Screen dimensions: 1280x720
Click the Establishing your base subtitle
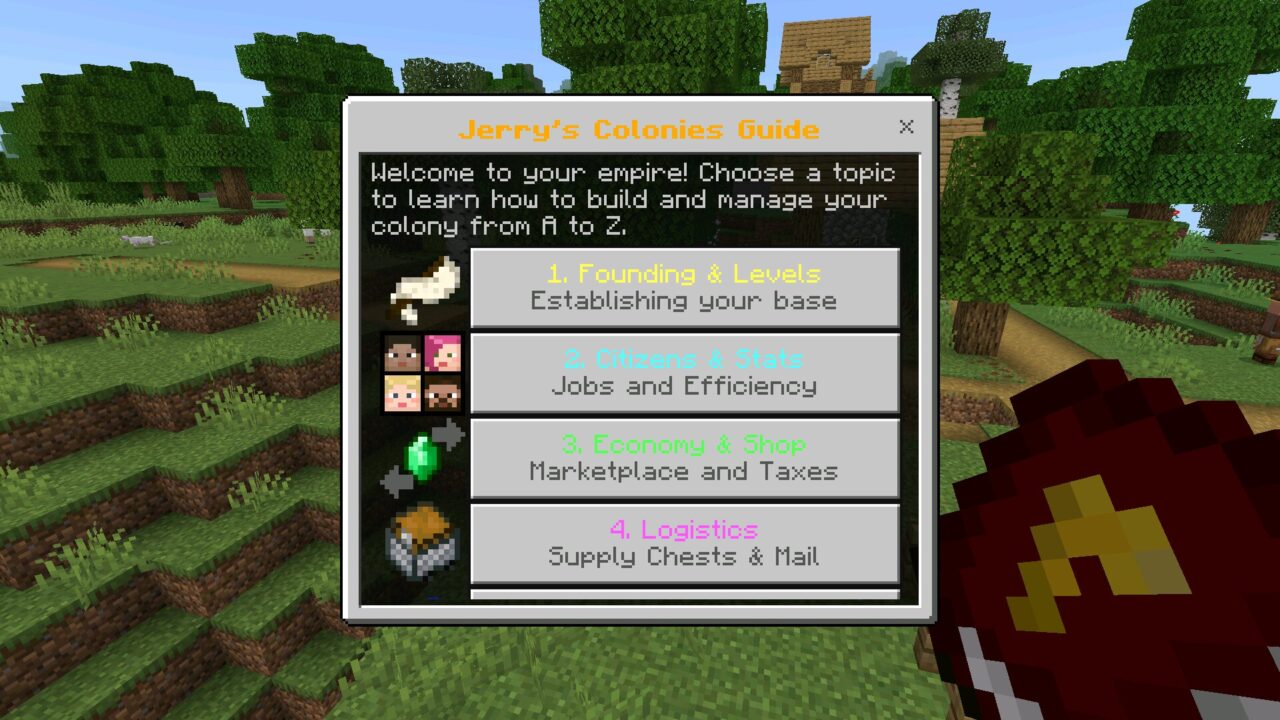[x=684, y=299]
